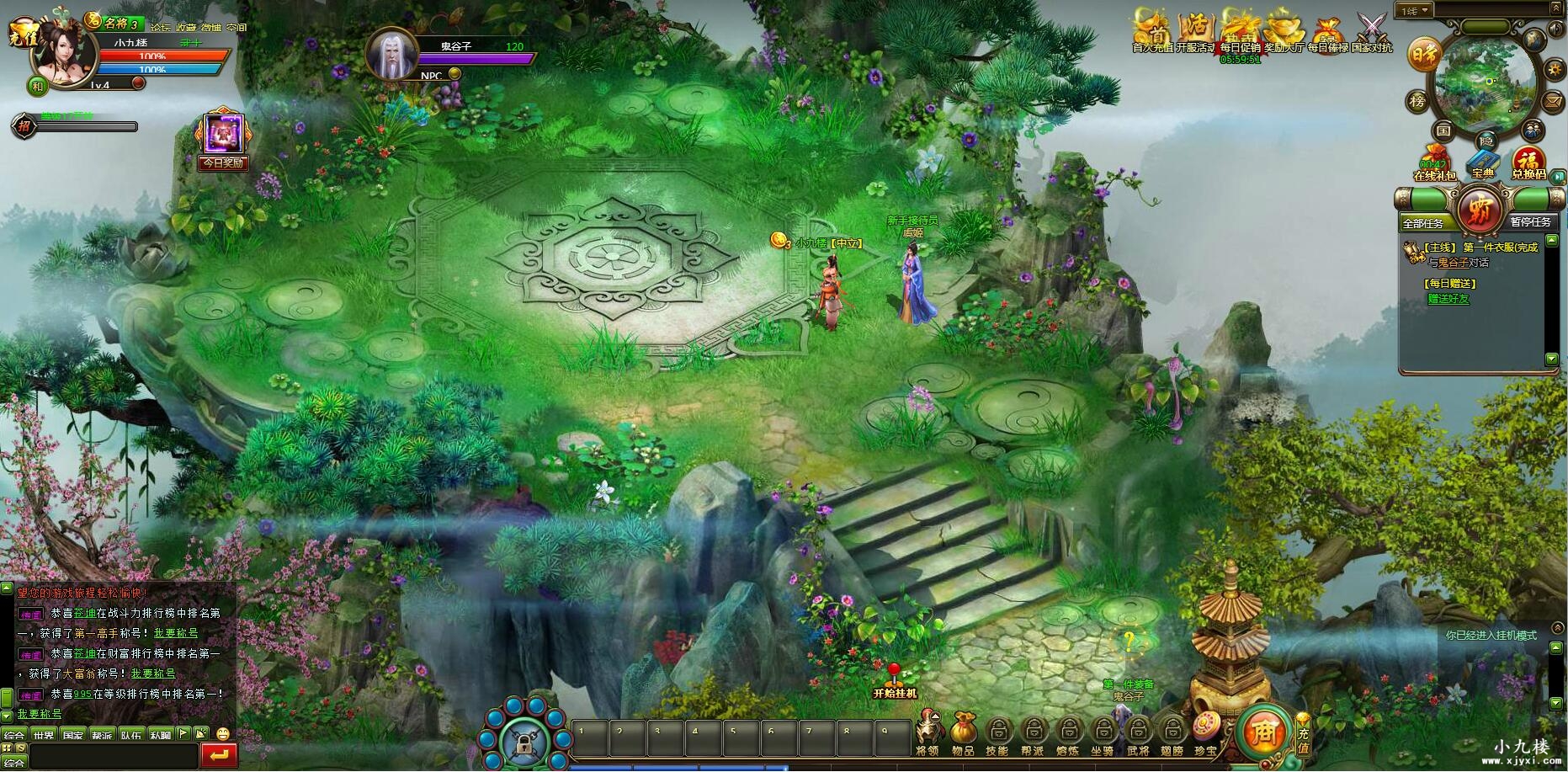
Task: Open the gear settings button beside minimap
Action: click(x=1553, y=69)
